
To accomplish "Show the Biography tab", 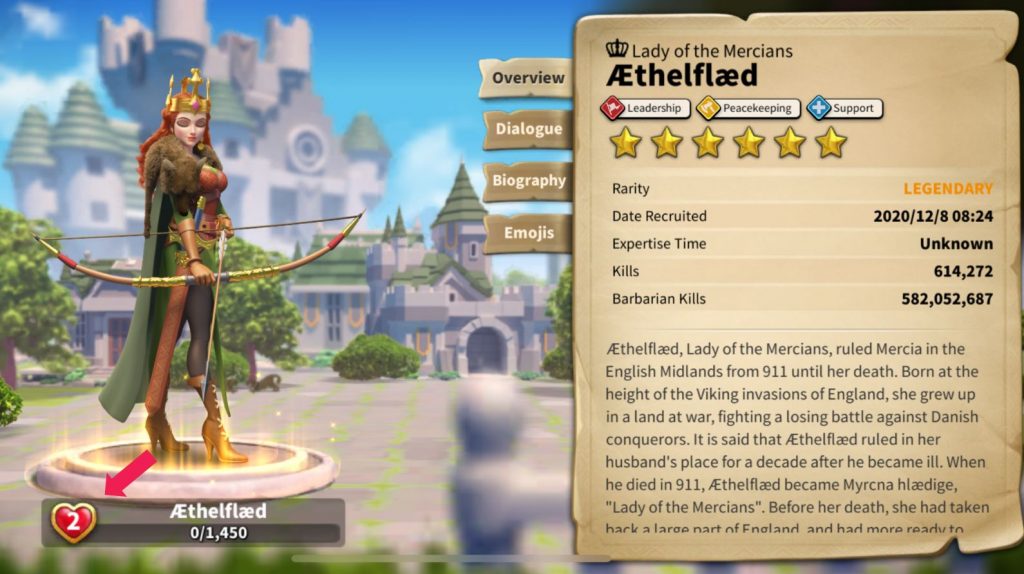I will (x=527, y=181).
